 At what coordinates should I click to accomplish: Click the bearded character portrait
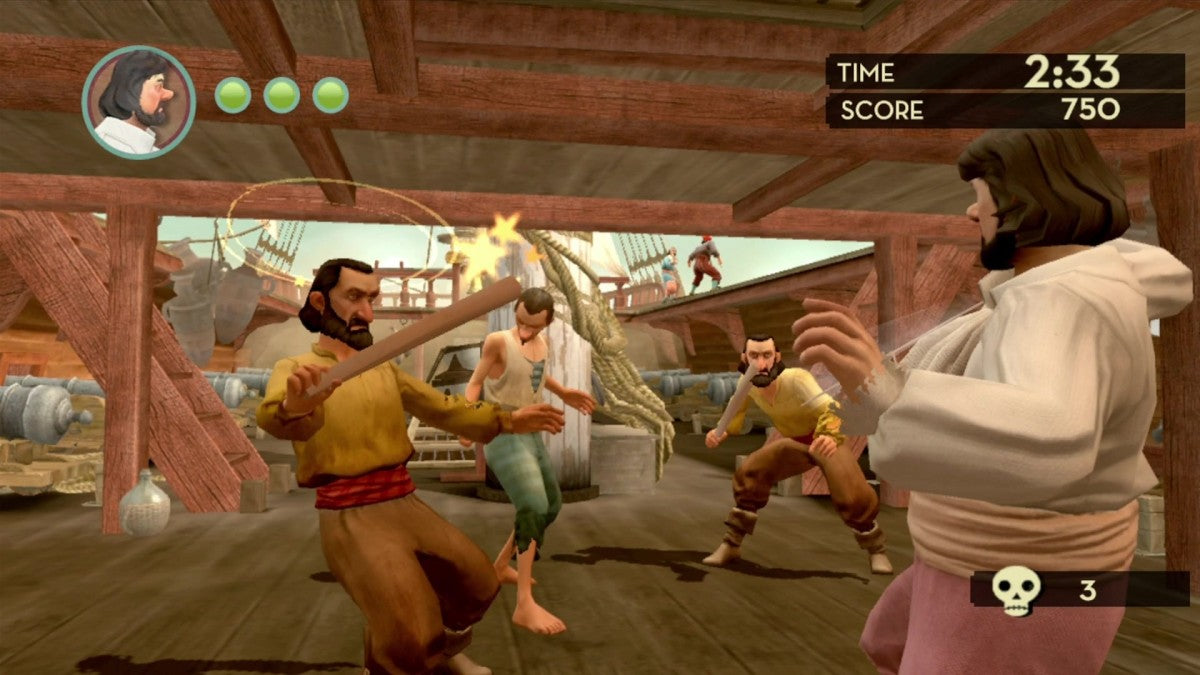click(138, 102)
